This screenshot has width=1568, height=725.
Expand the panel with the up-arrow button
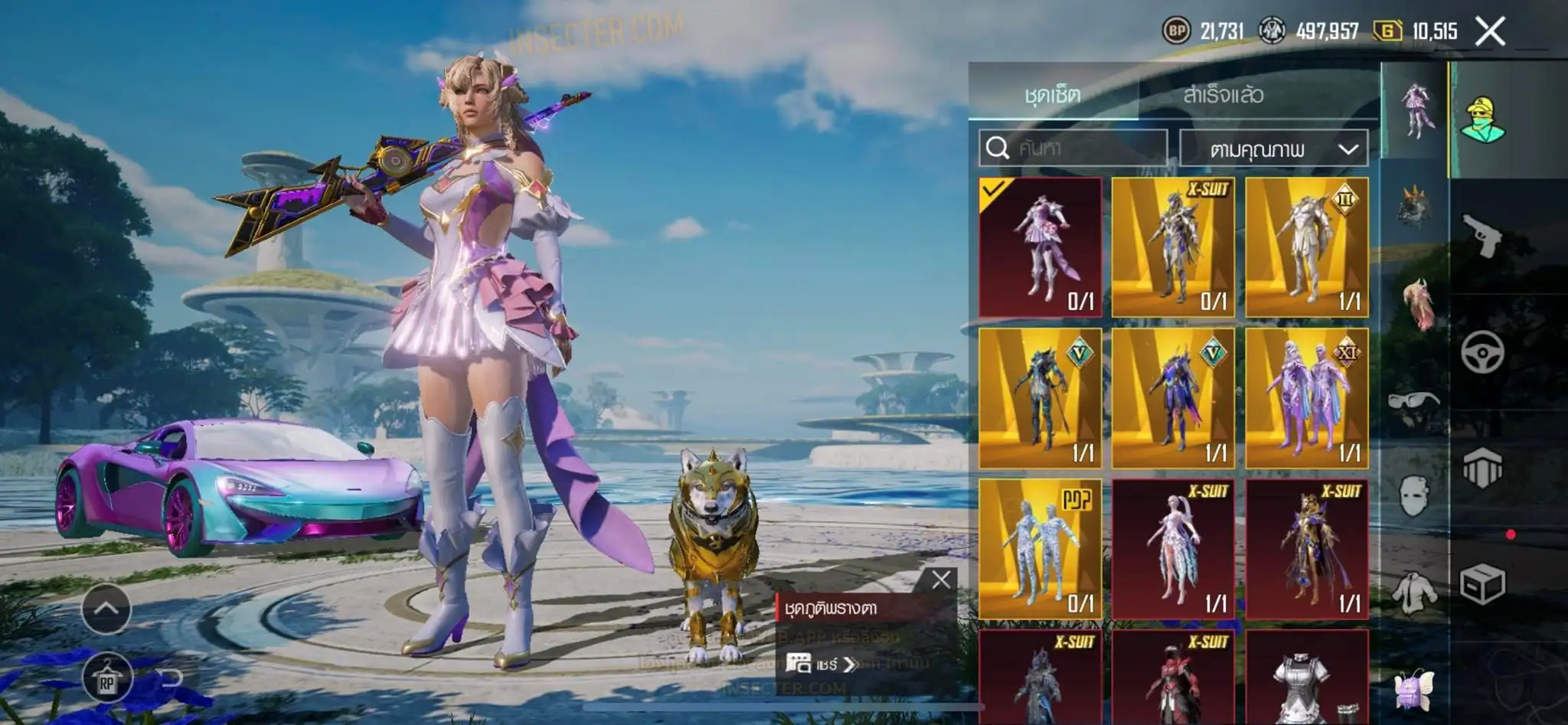tap(106, 609)
